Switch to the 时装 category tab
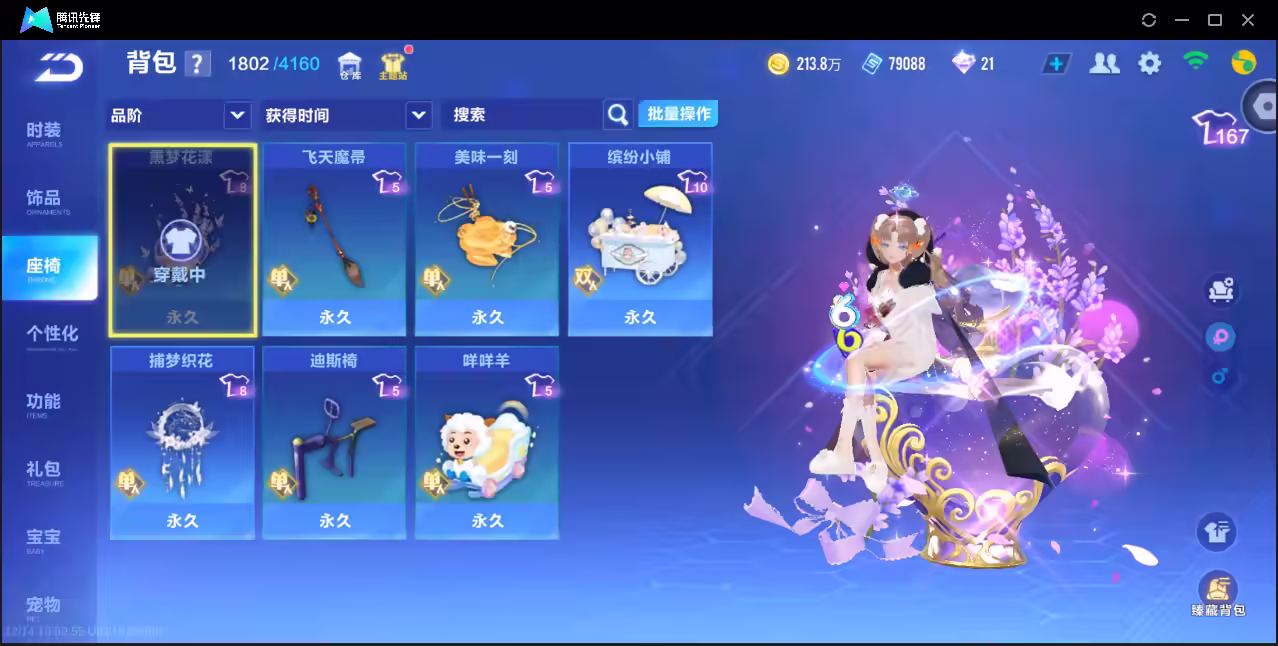This screenshot has width=1278, height=646. 44,133
